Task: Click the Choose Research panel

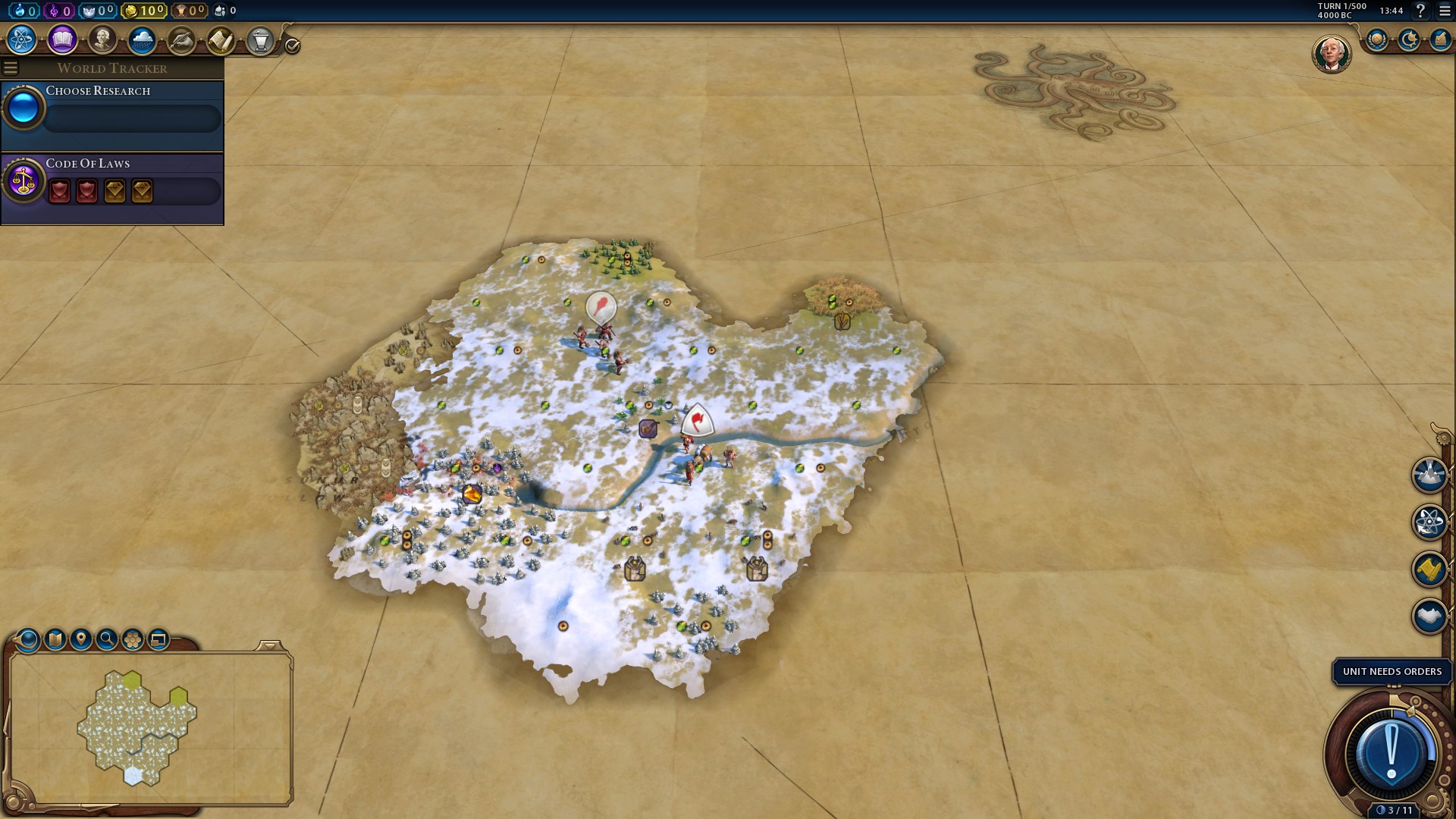Action: (112, 112)
